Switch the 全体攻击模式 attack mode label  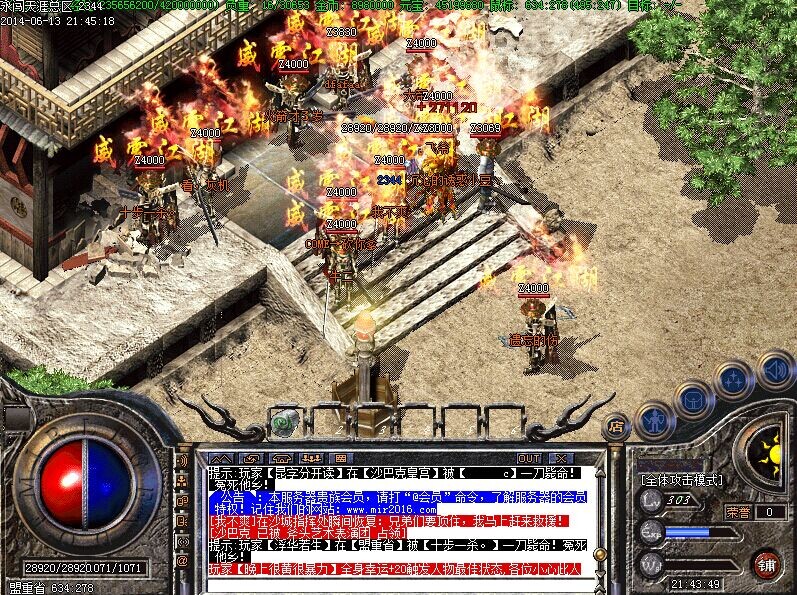point(682,480)
